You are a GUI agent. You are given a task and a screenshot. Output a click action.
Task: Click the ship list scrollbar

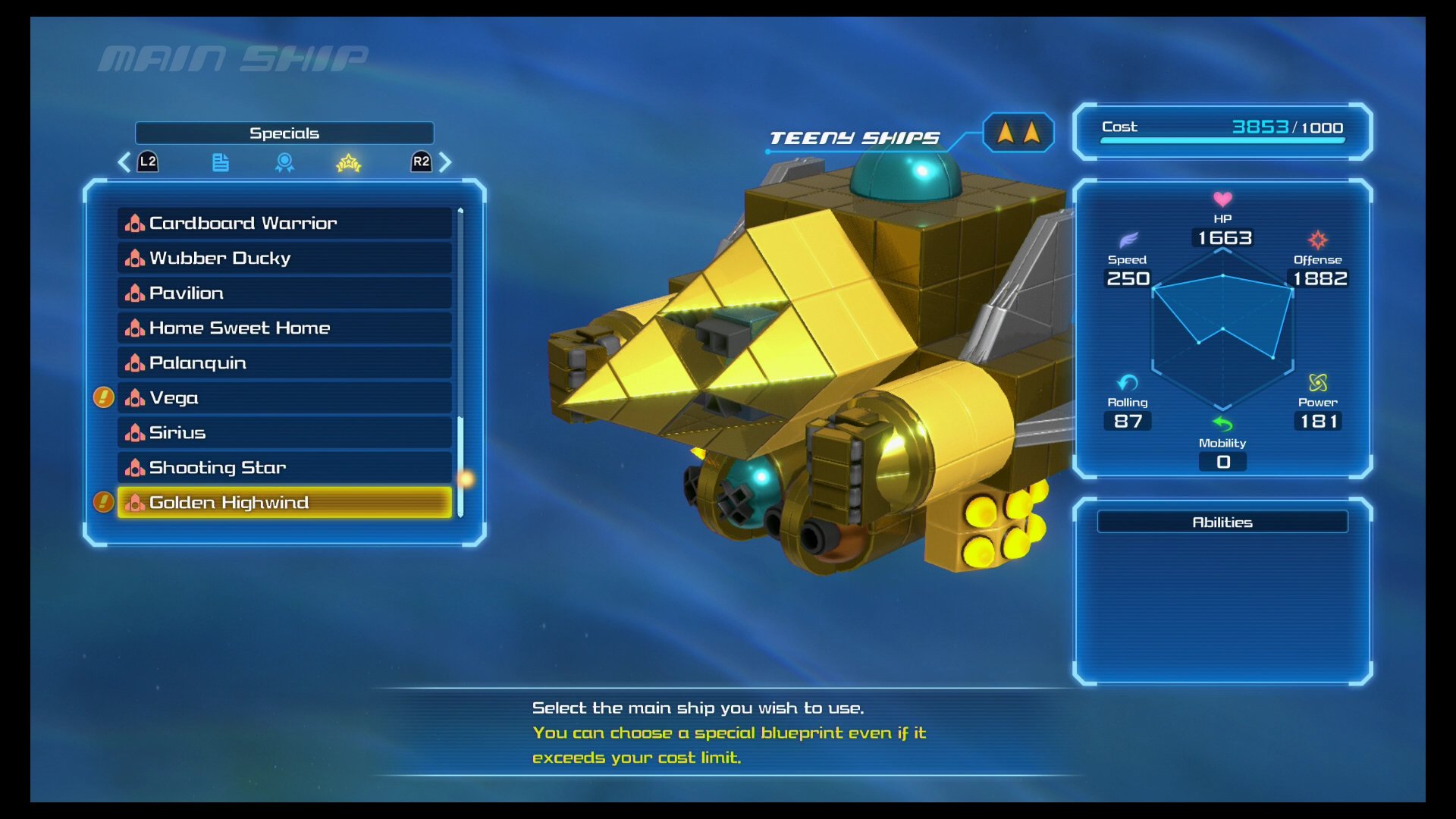point(460,364)
